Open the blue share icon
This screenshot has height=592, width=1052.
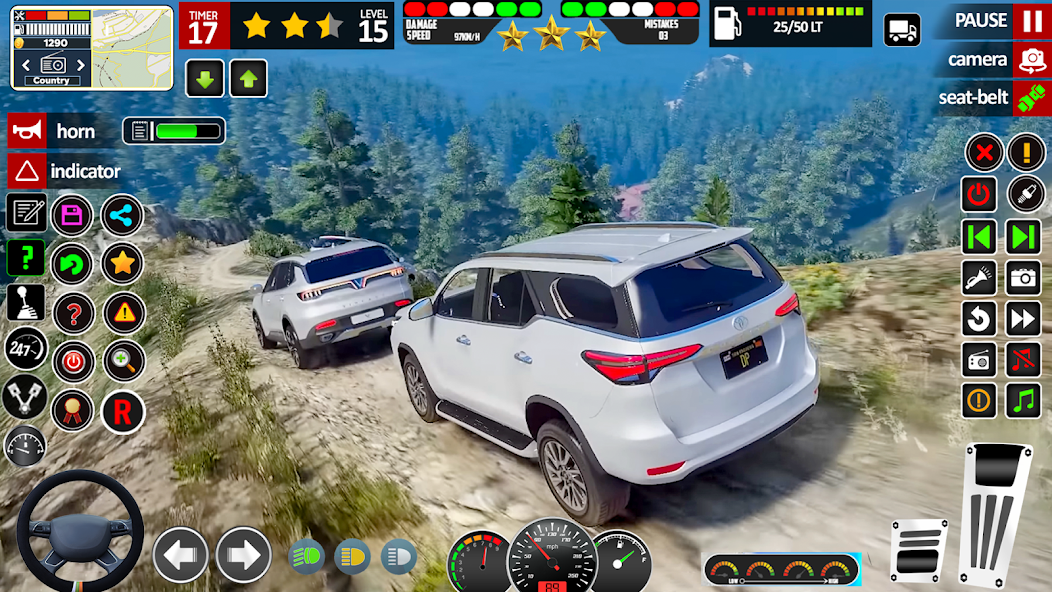[122, 214]
